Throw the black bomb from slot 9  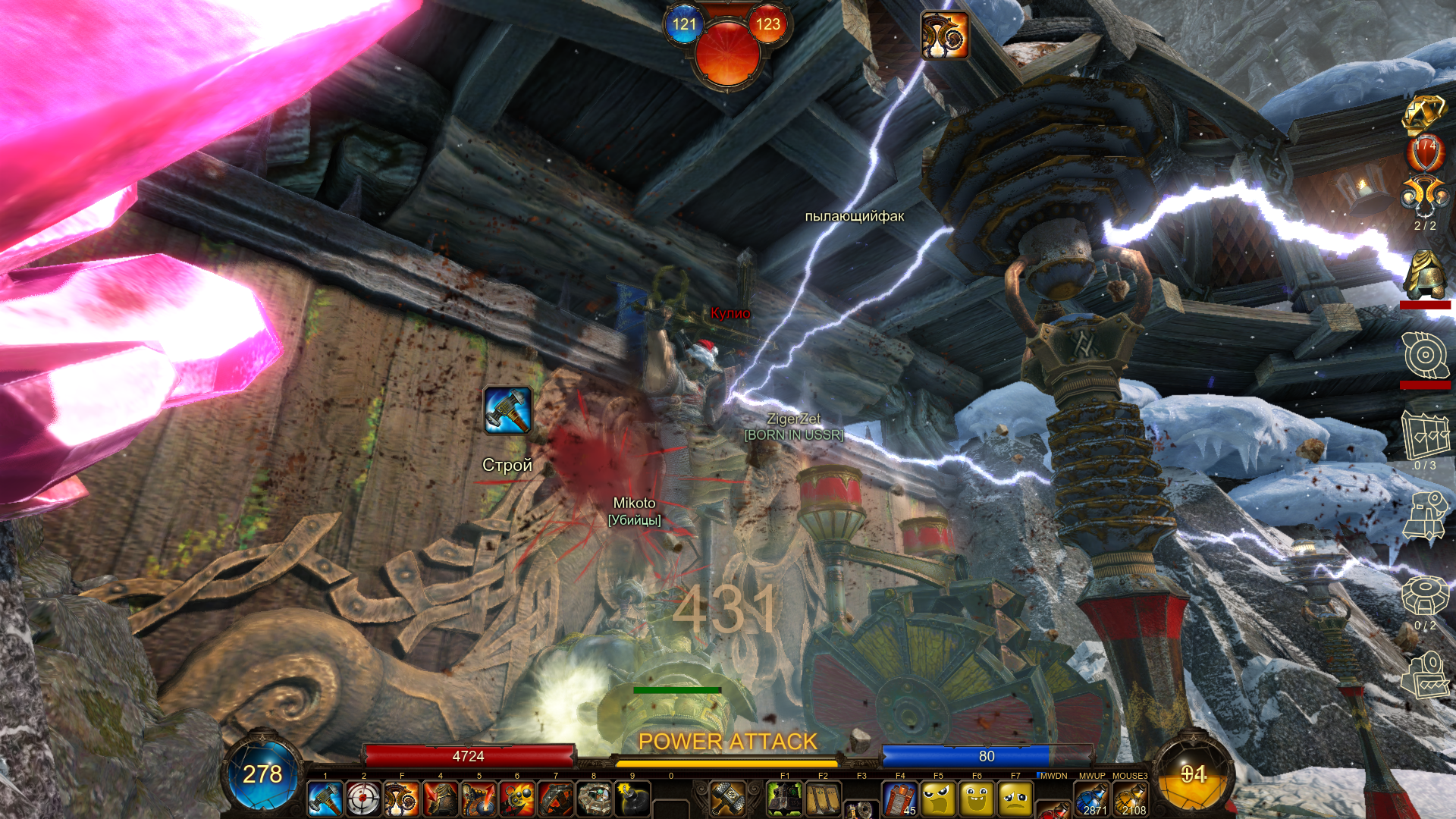coord(632,799)
